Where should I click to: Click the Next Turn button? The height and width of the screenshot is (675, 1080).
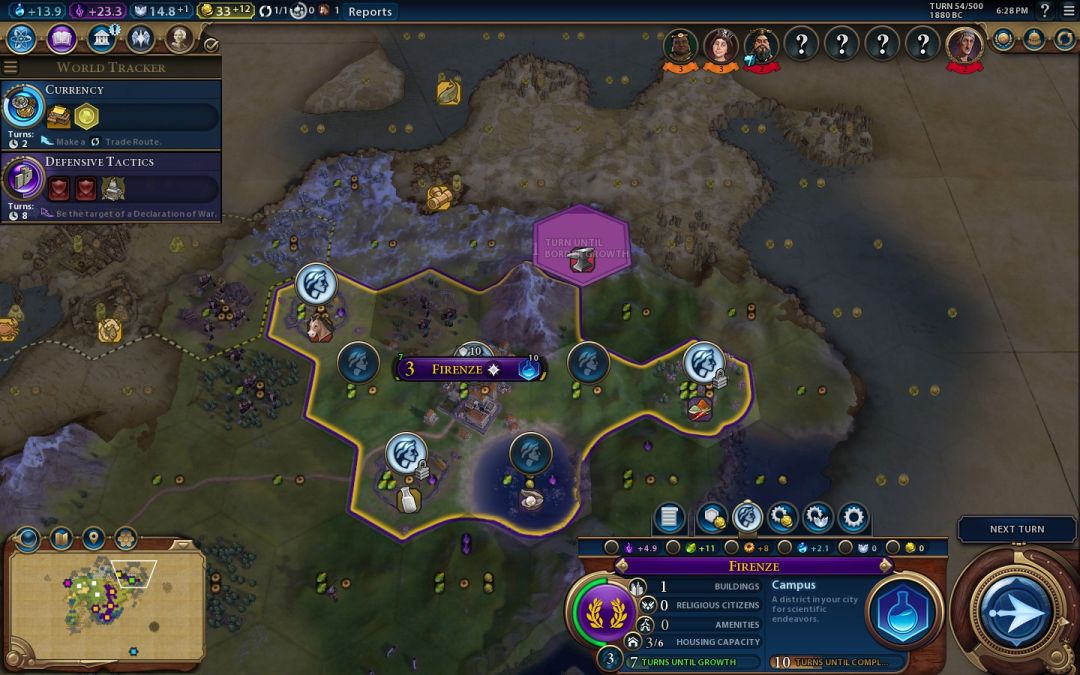click(x=1015, y=608)
